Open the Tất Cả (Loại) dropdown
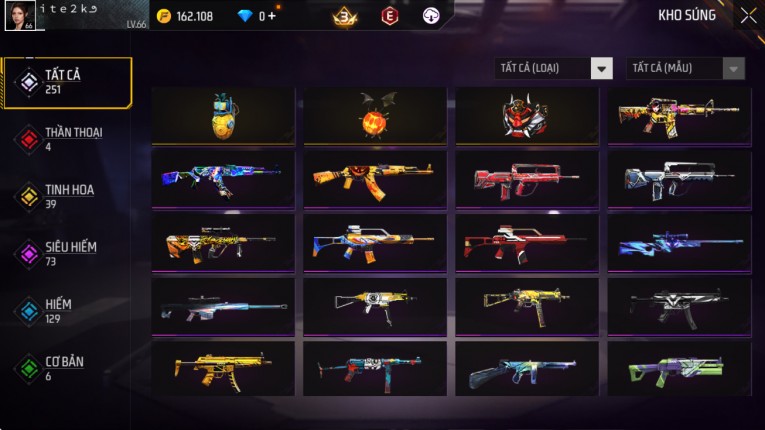 pos(554,68)
